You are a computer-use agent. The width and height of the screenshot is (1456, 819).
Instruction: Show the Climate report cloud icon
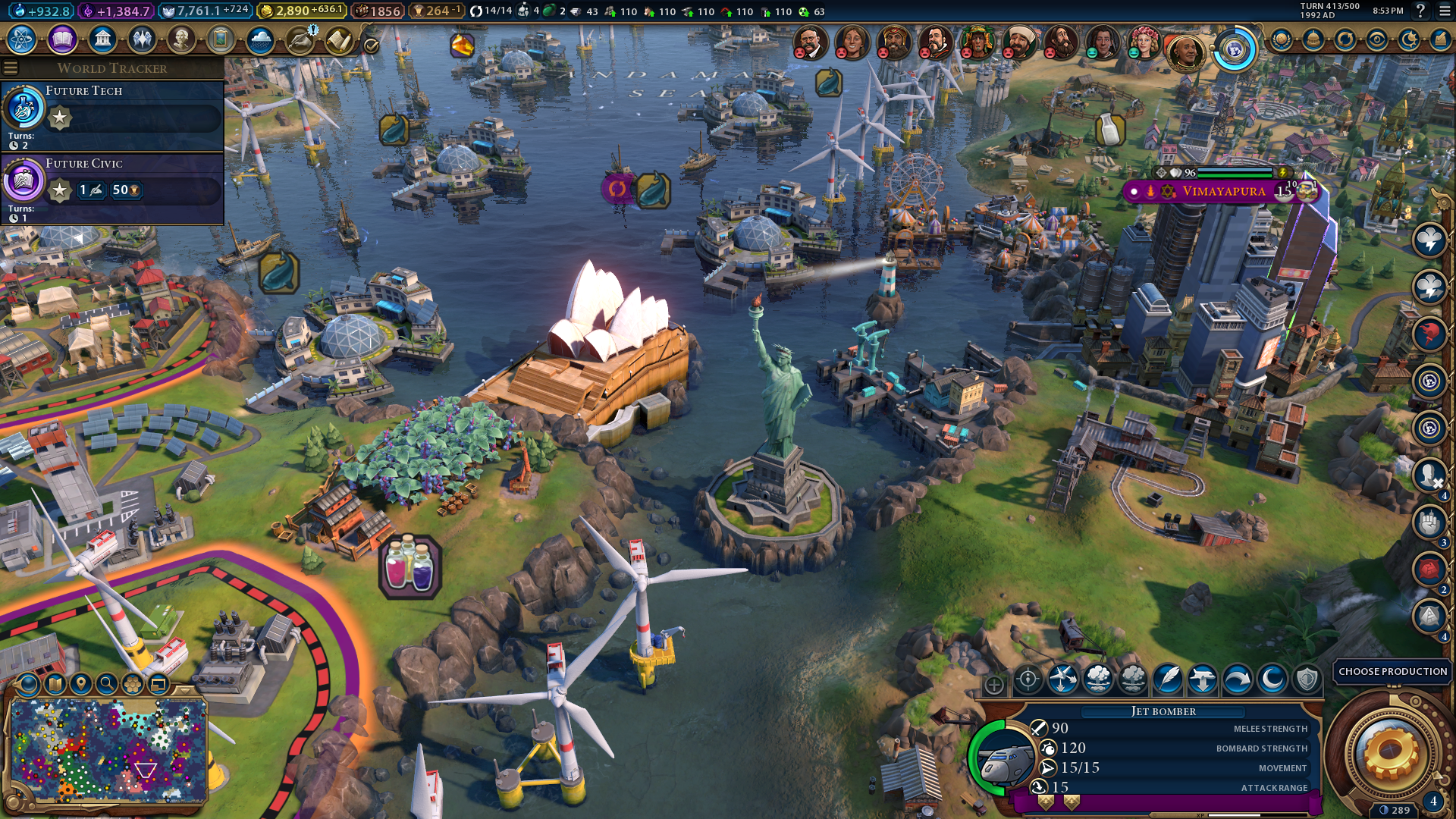260,39
